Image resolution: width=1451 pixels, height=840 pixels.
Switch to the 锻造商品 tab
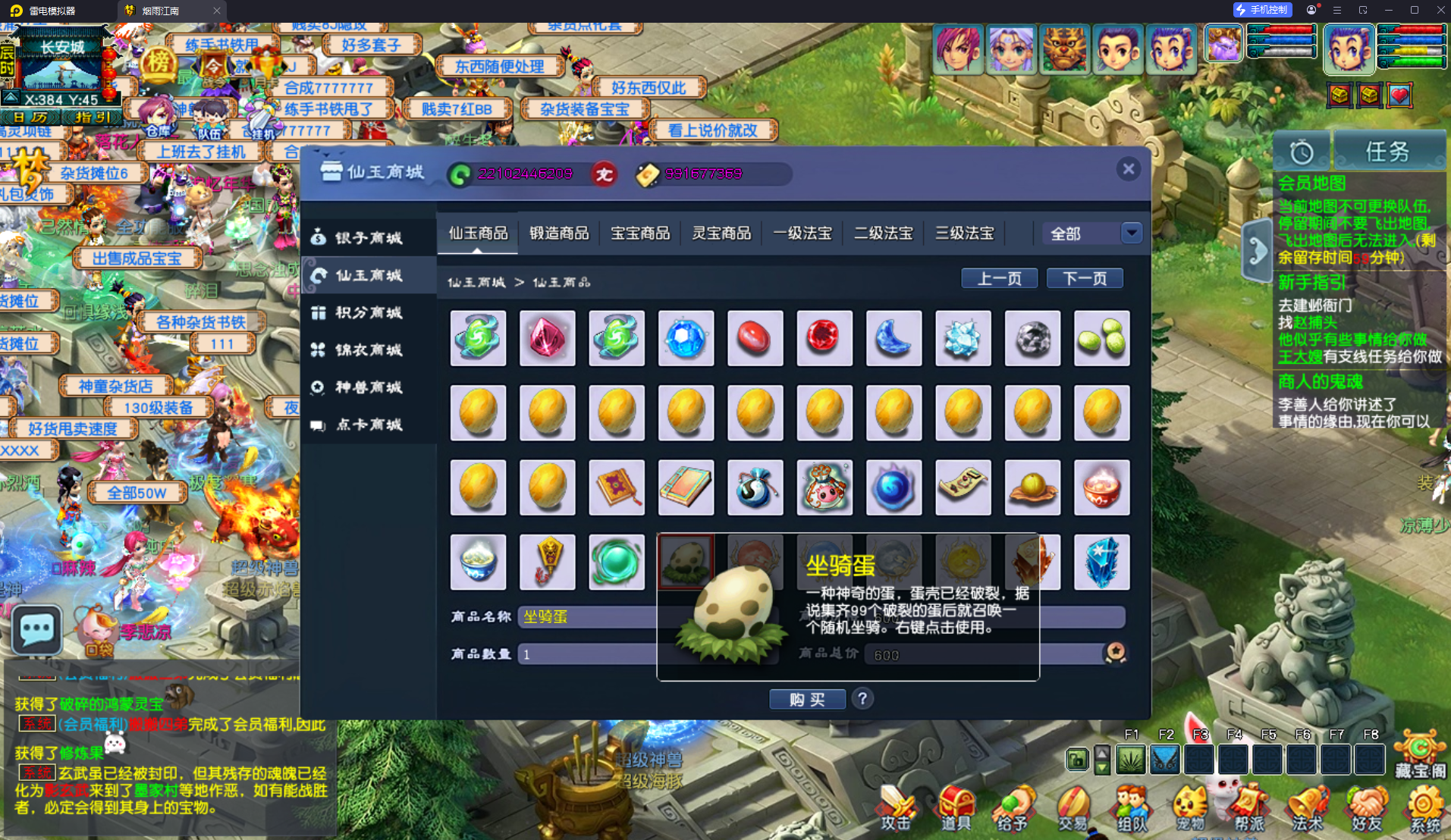[559, 233]
